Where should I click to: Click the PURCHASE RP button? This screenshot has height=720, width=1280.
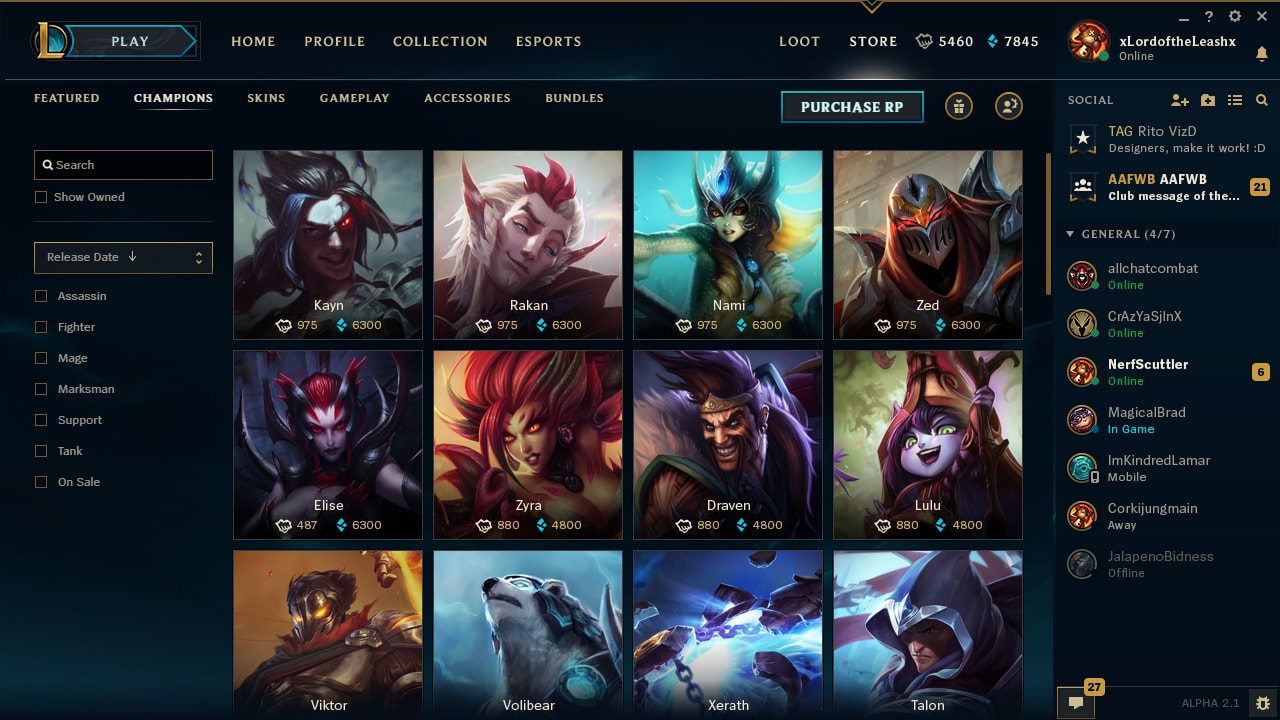pyautogui.click(x=852, y=106)
